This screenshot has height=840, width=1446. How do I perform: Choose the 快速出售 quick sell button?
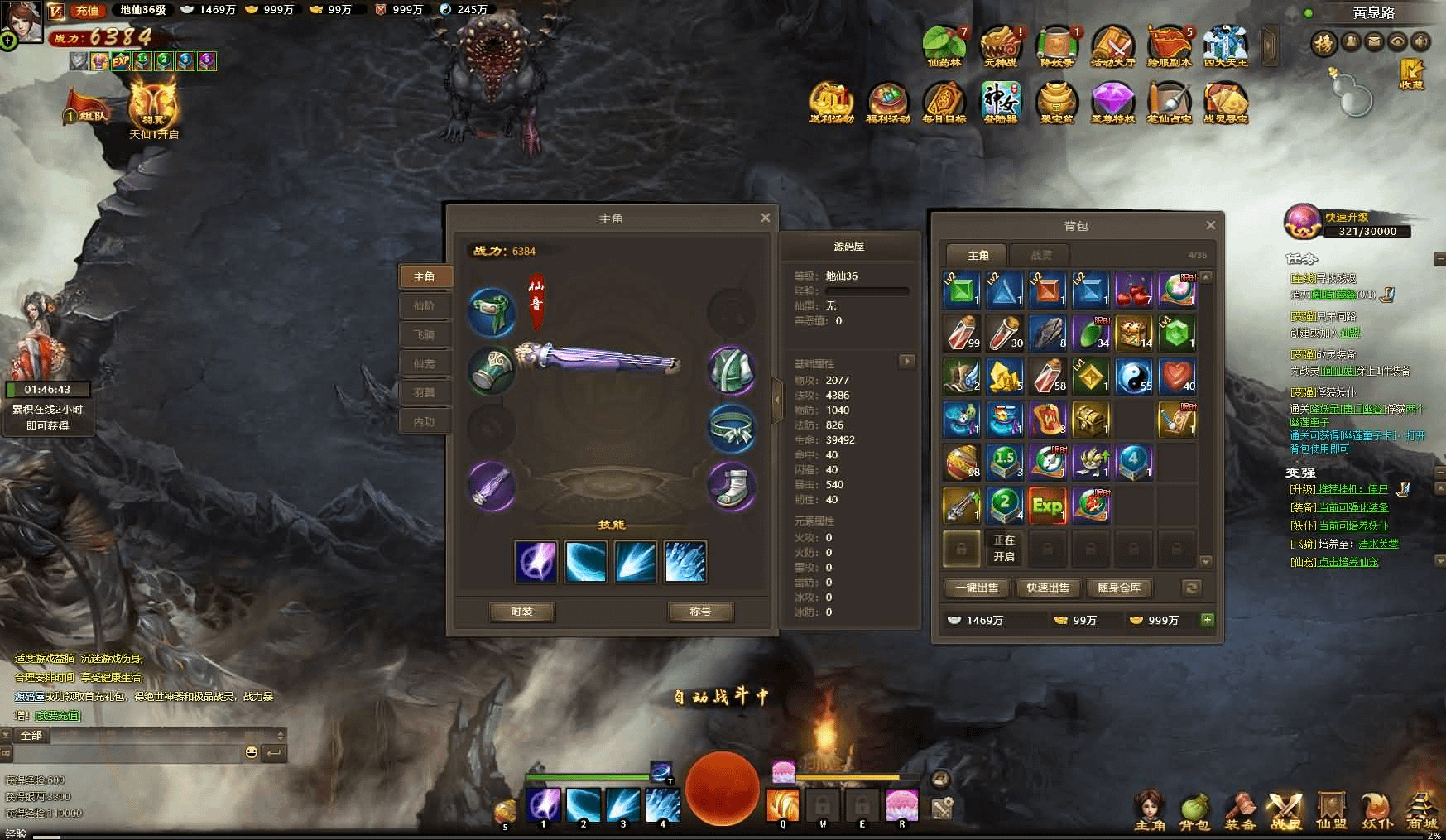(1048, 588)
